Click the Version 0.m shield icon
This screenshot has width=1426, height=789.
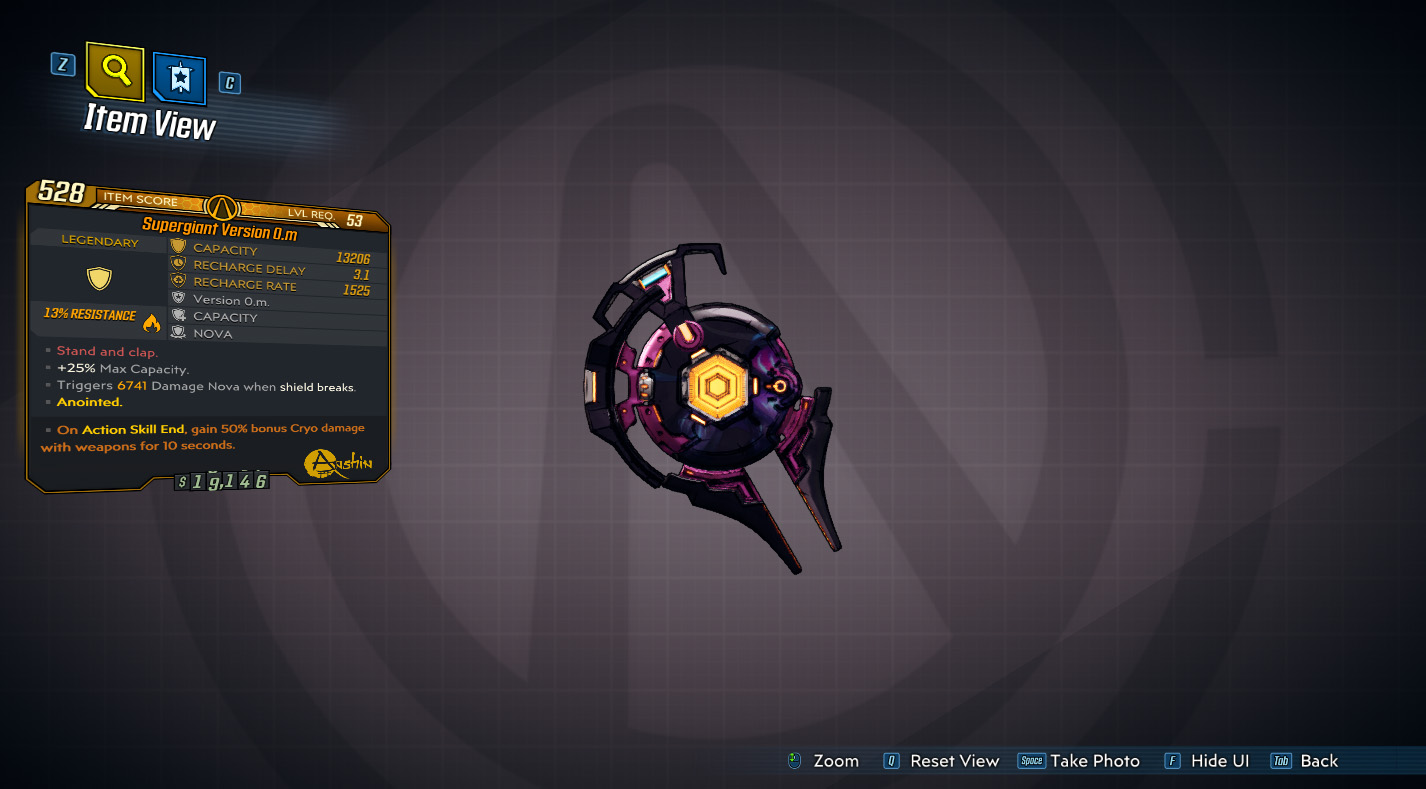tap(177, 296)
